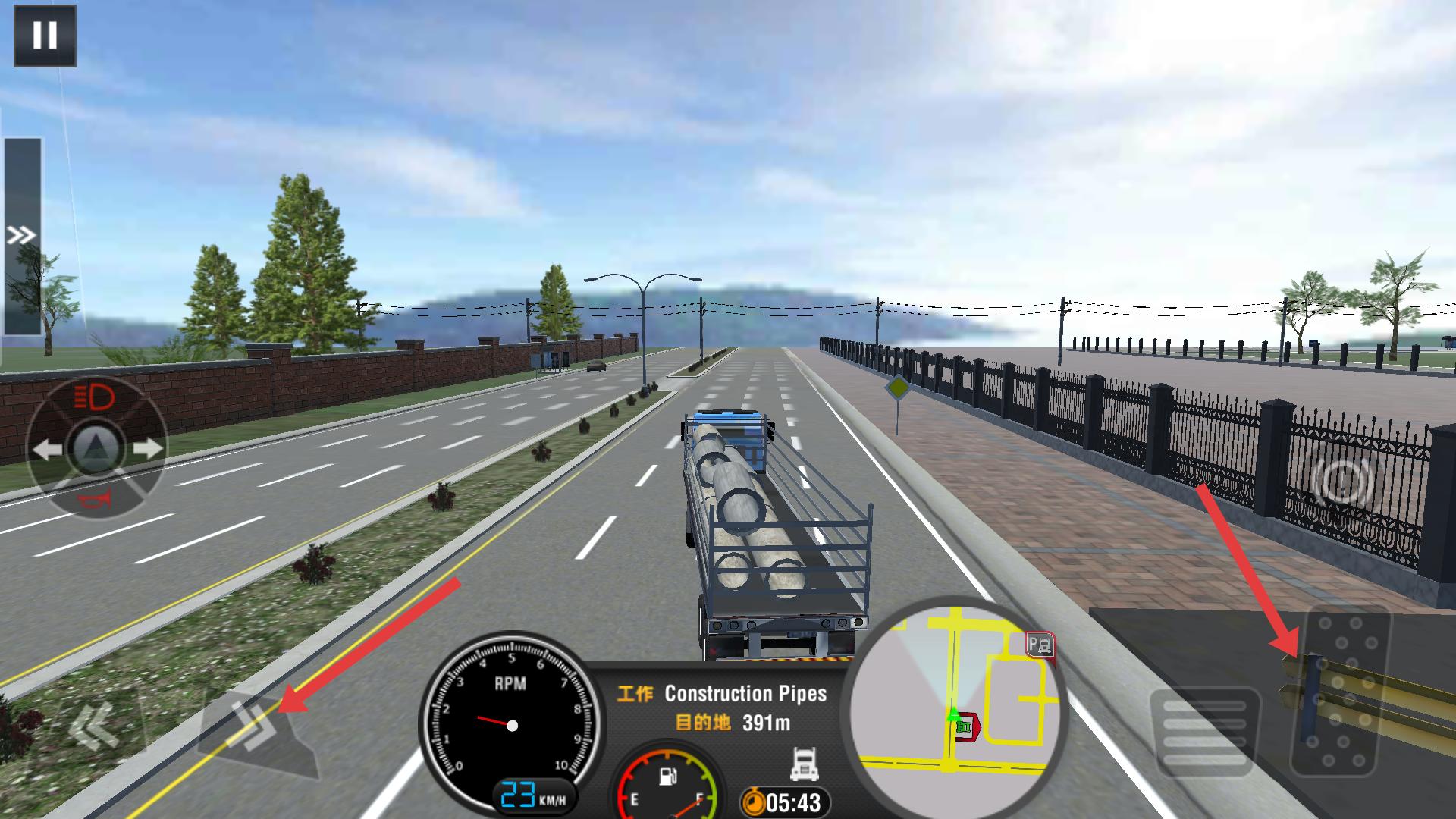Pause the game
Viewport: 1456px width, 819px height.
[45, 36]
